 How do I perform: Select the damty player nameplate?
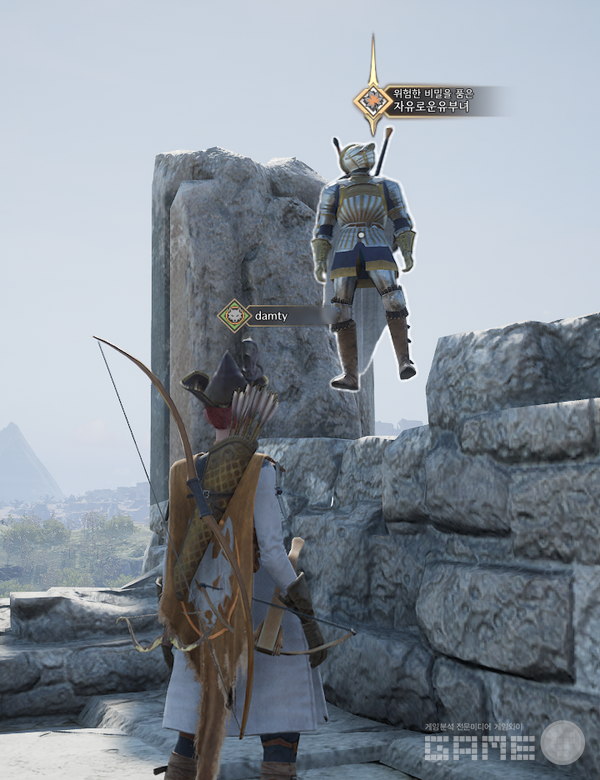click(270, 316)
